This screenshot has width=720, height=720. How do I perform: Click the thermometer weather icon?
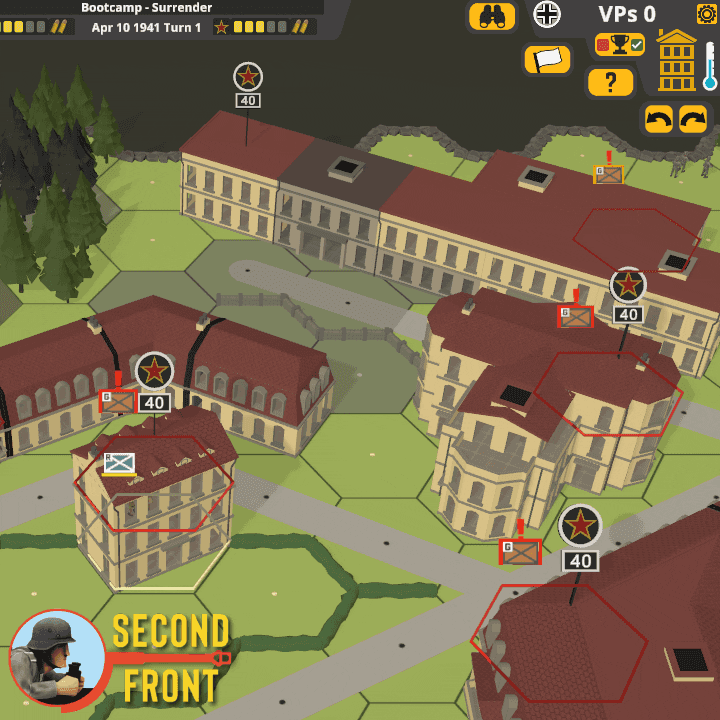pyautogui.click(x=710, y=68)
